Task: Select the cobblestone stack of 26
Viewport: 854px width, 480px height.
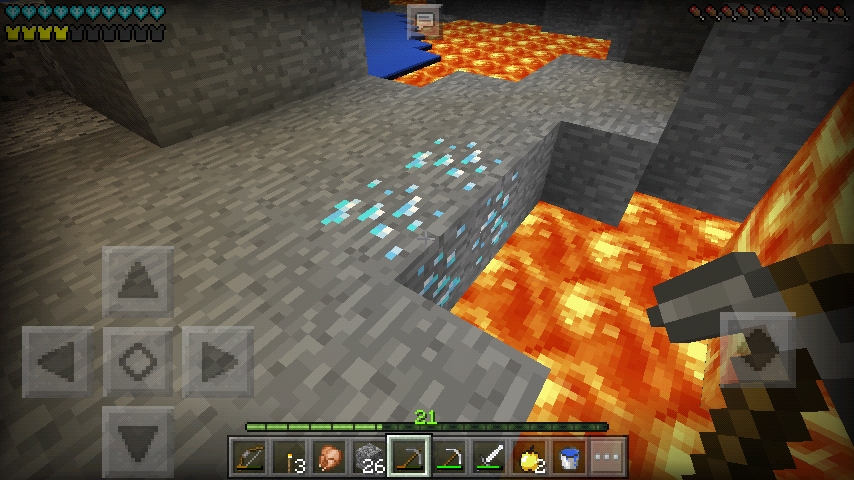Action: 368,458
